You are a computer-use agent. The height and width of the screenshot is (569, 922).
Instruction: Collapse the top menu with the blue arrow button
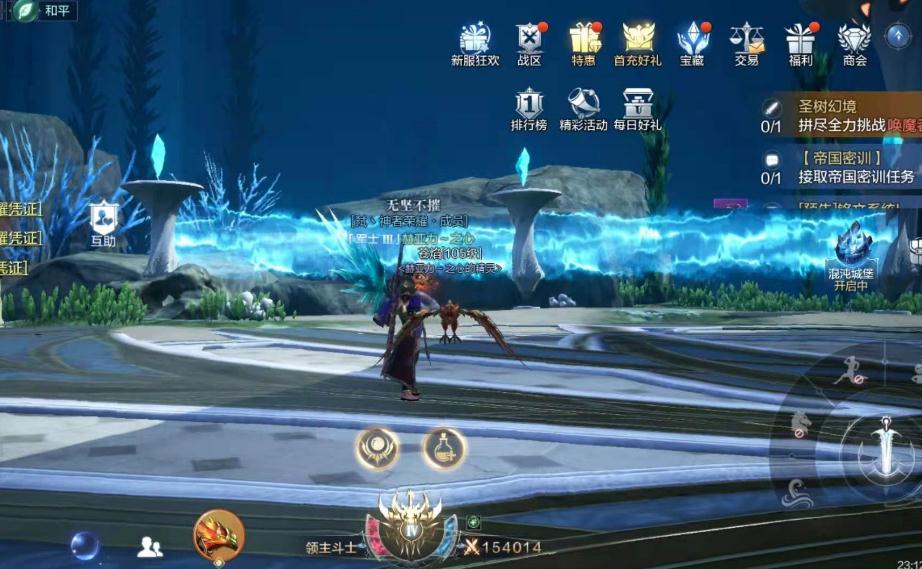pos(897,36)
